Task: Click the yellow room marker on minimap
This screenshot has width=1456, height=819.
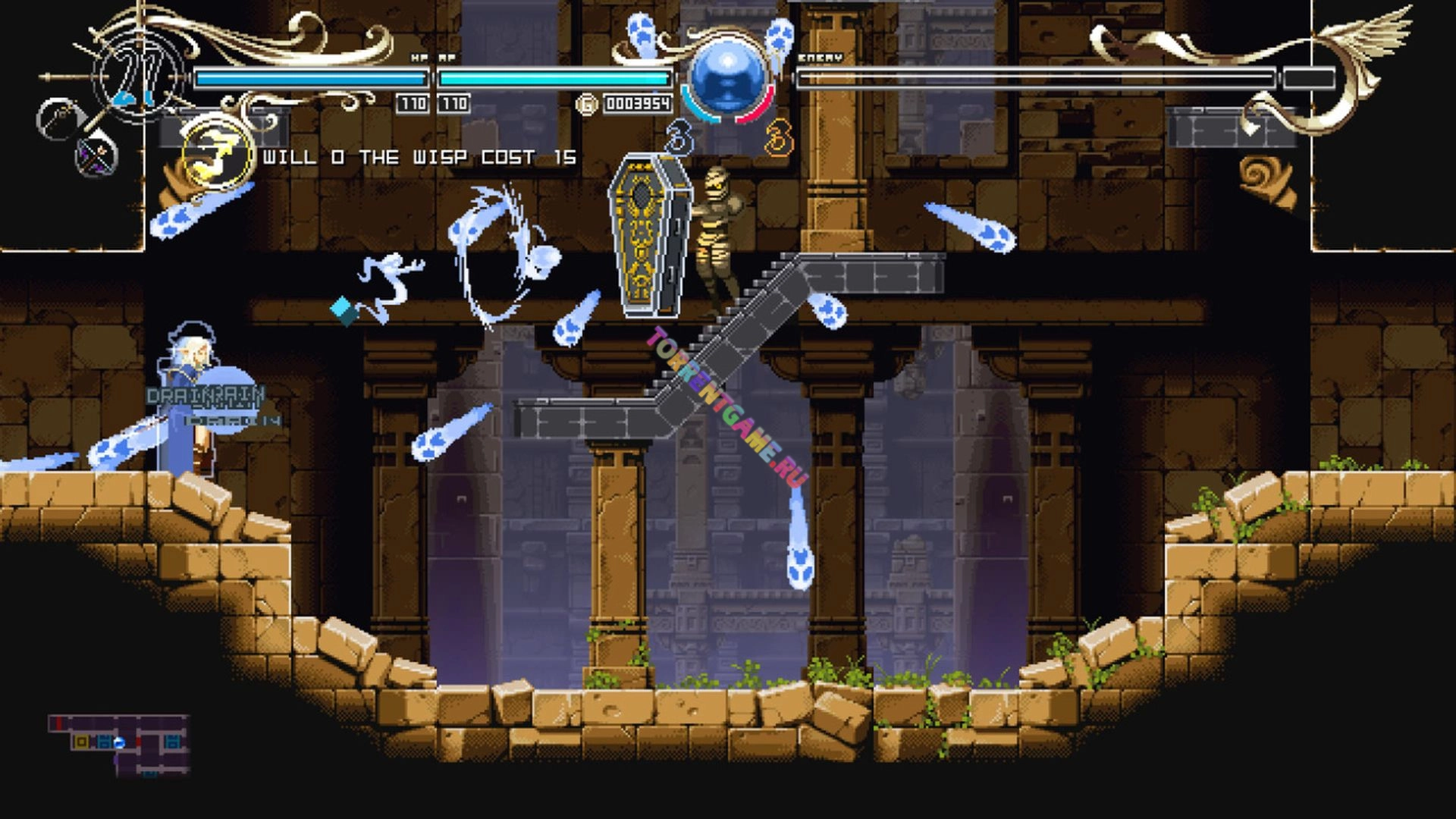Action: tap(81, 742)
